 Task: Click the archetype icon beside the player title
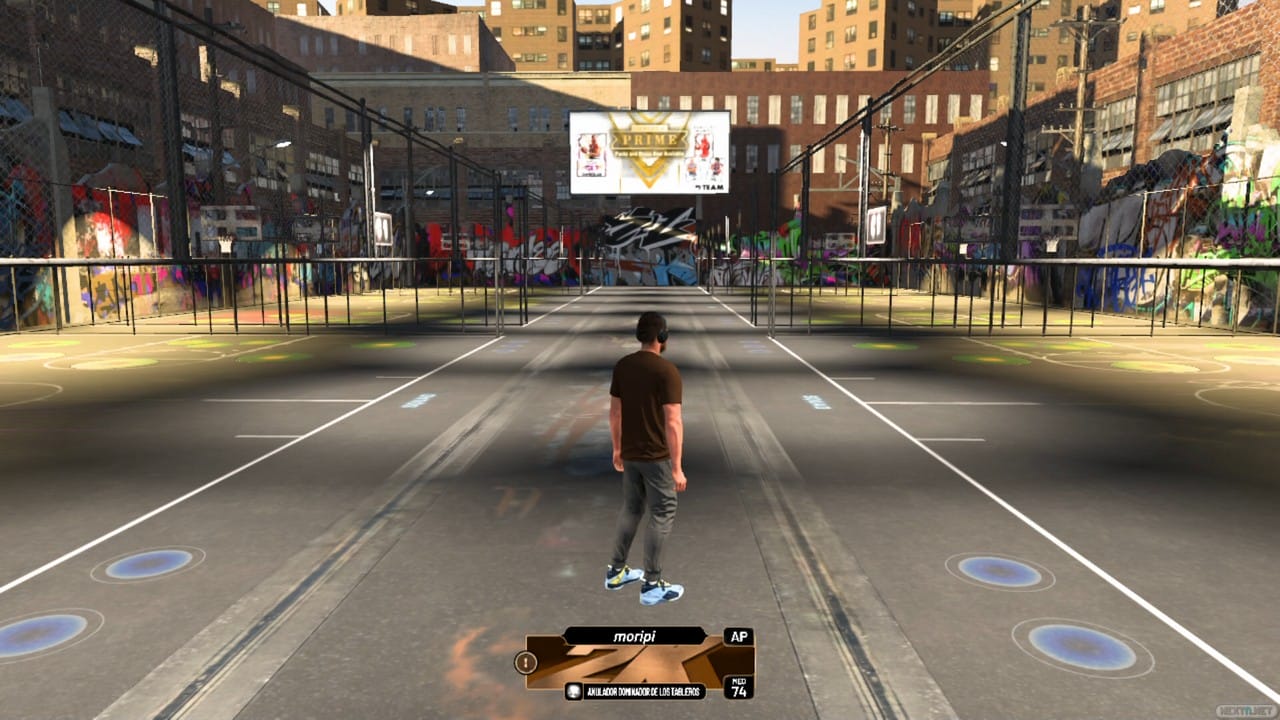point(572,691)
